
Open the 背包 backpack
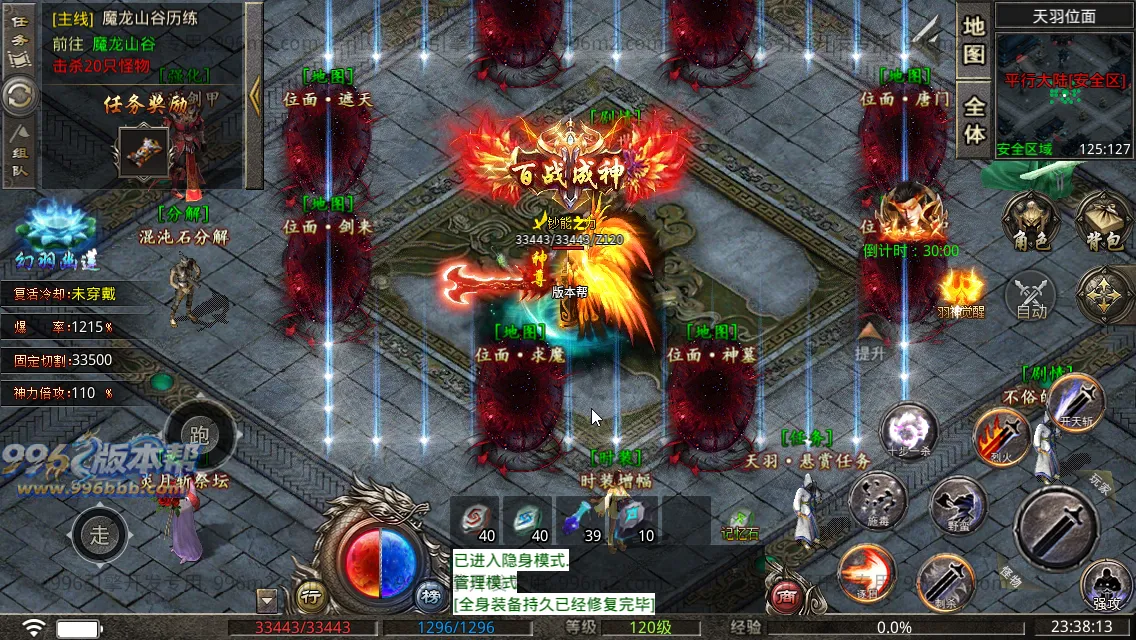1102,221
